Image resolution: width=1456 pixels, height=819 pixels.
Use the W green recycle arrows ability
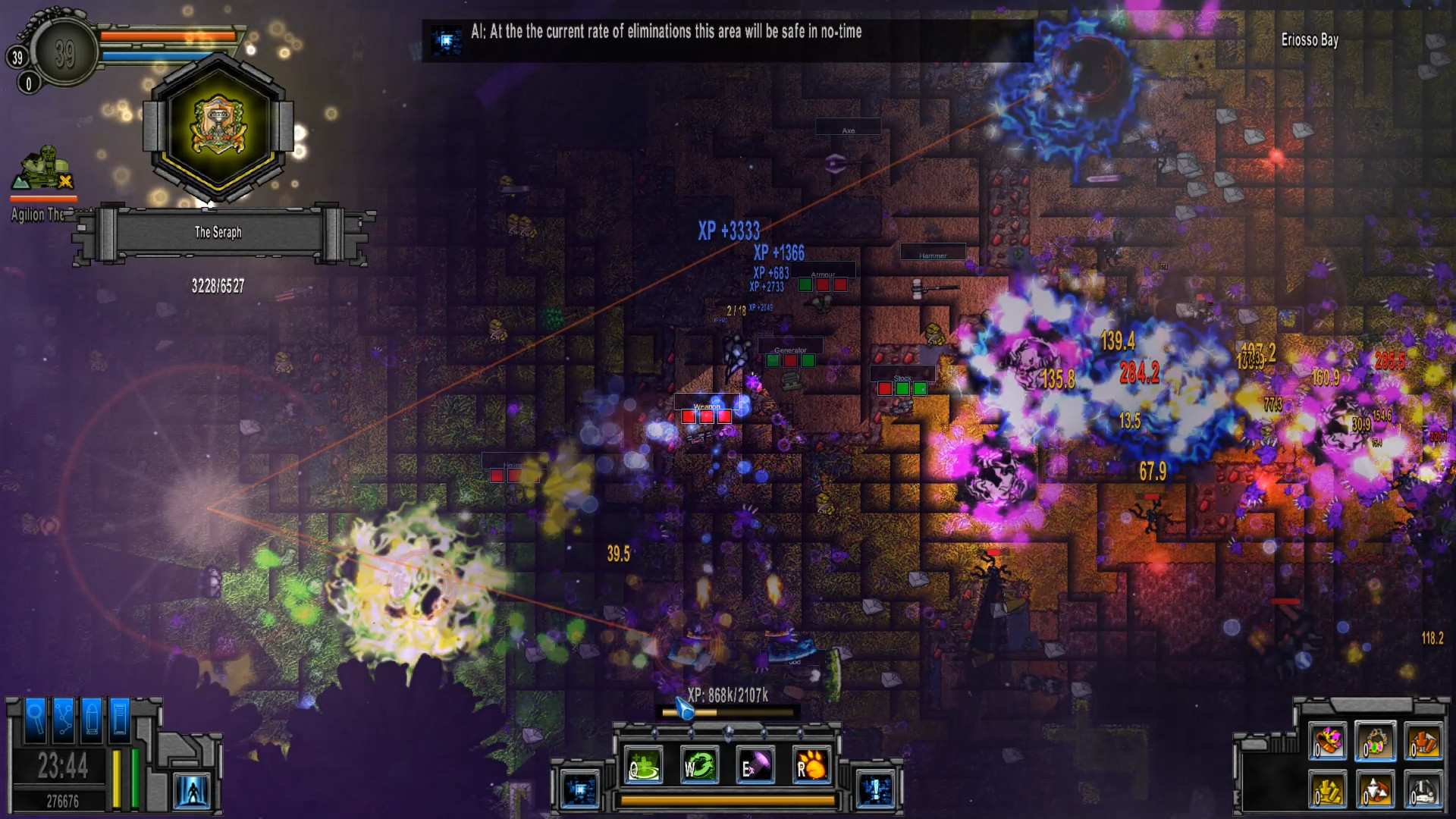pyautogui.click(x=699, y=766)
